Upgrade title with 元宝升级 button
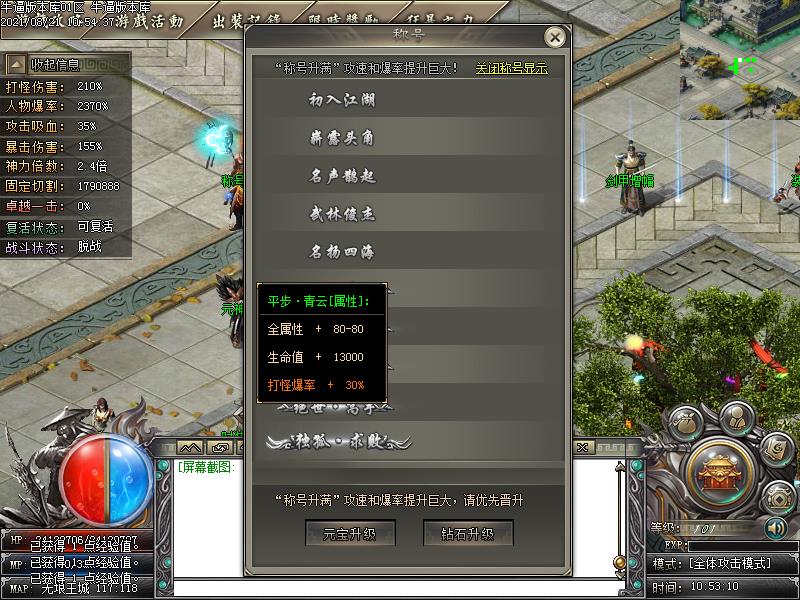 (350, 533)
